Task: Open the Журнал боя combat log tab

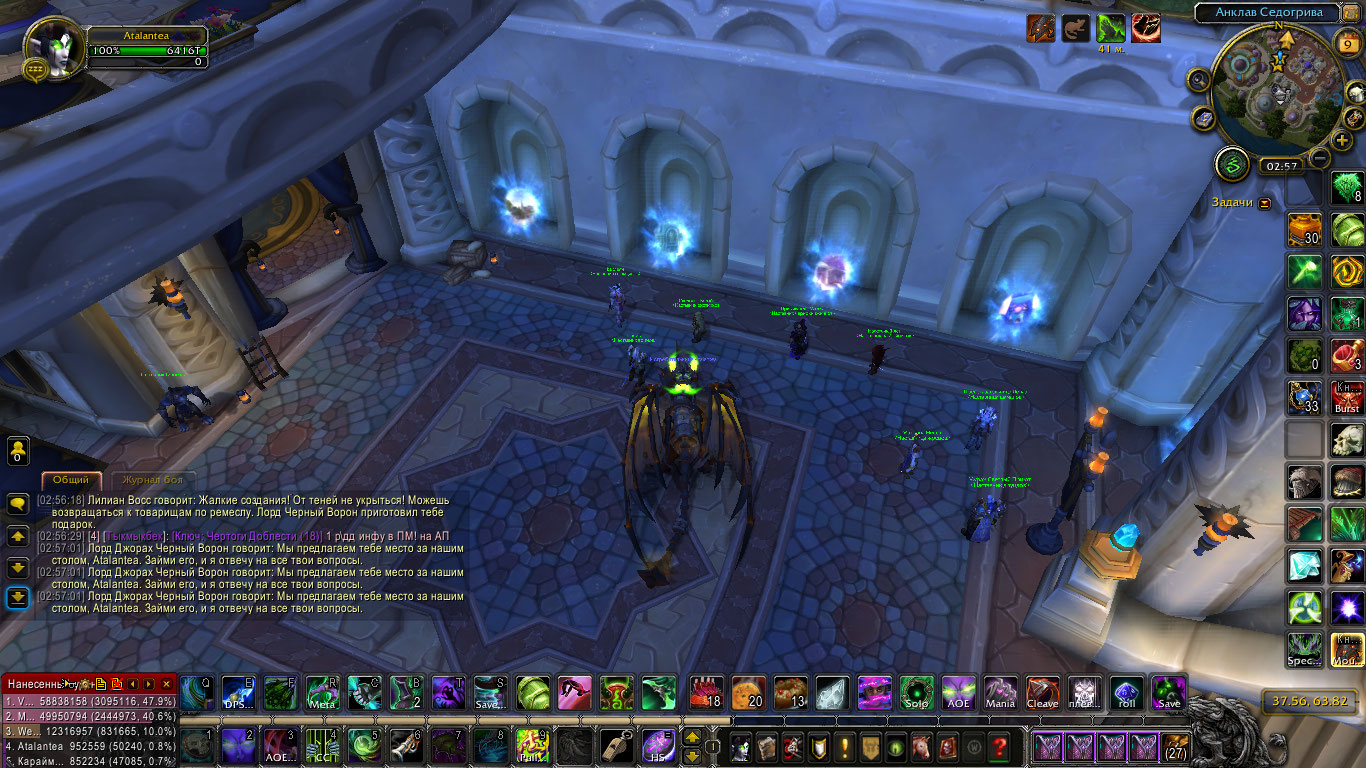Action: [152, 480]
